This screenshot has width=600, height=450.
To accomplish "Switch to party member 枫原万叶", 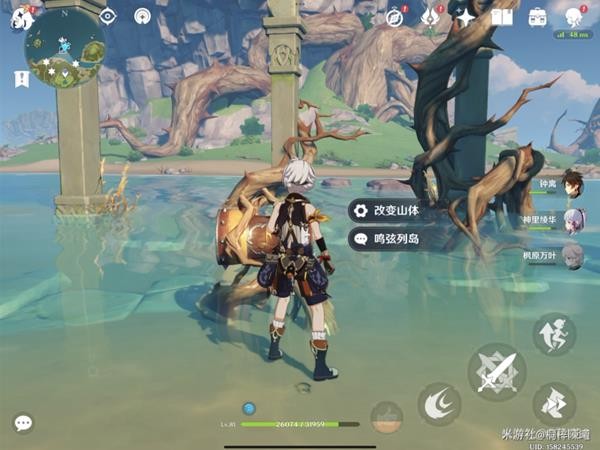I will tap(572, 256).
